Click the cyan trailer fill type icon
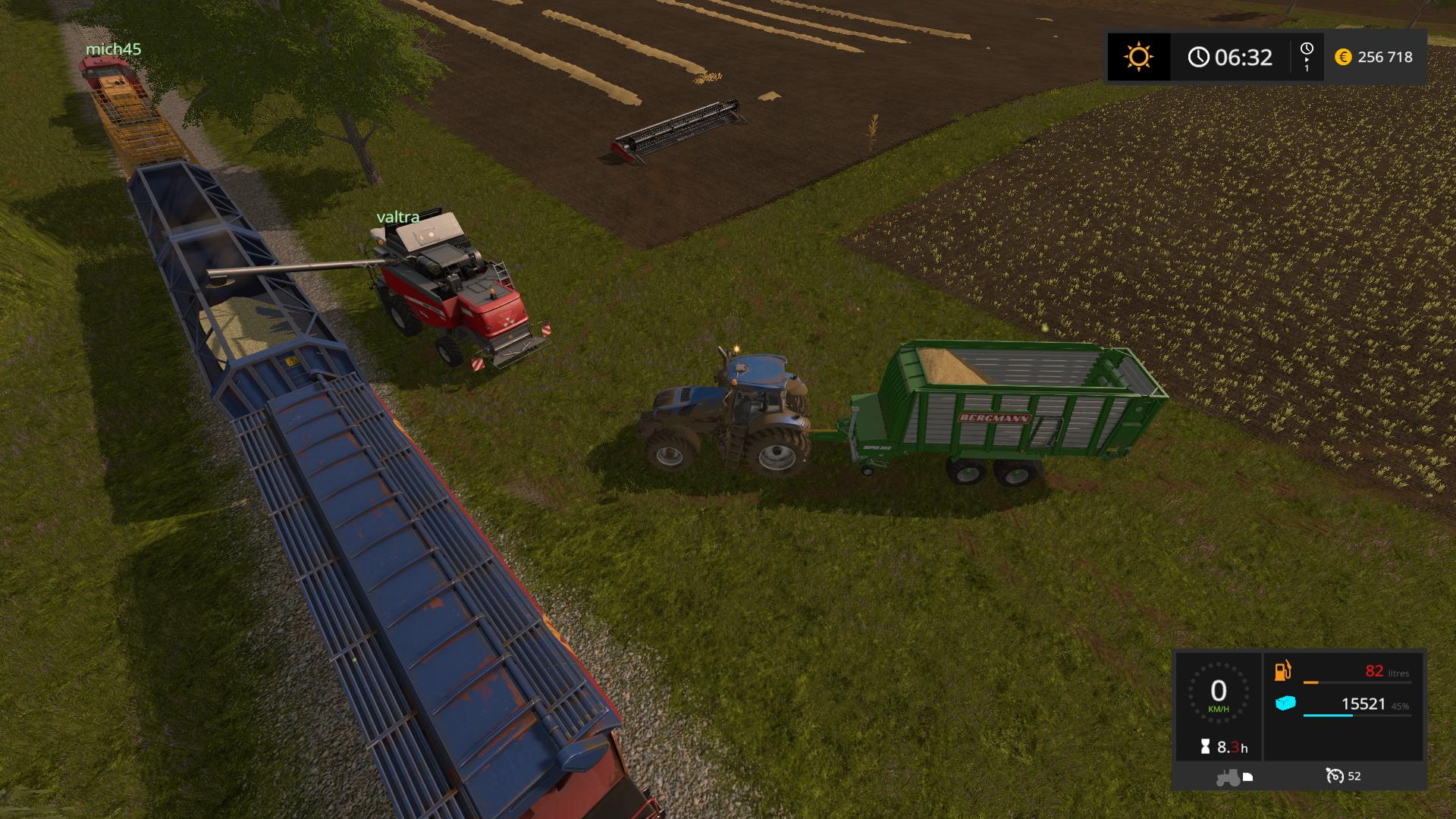This screenshot has height=819, width=1456. click(x=1285, y=704)
